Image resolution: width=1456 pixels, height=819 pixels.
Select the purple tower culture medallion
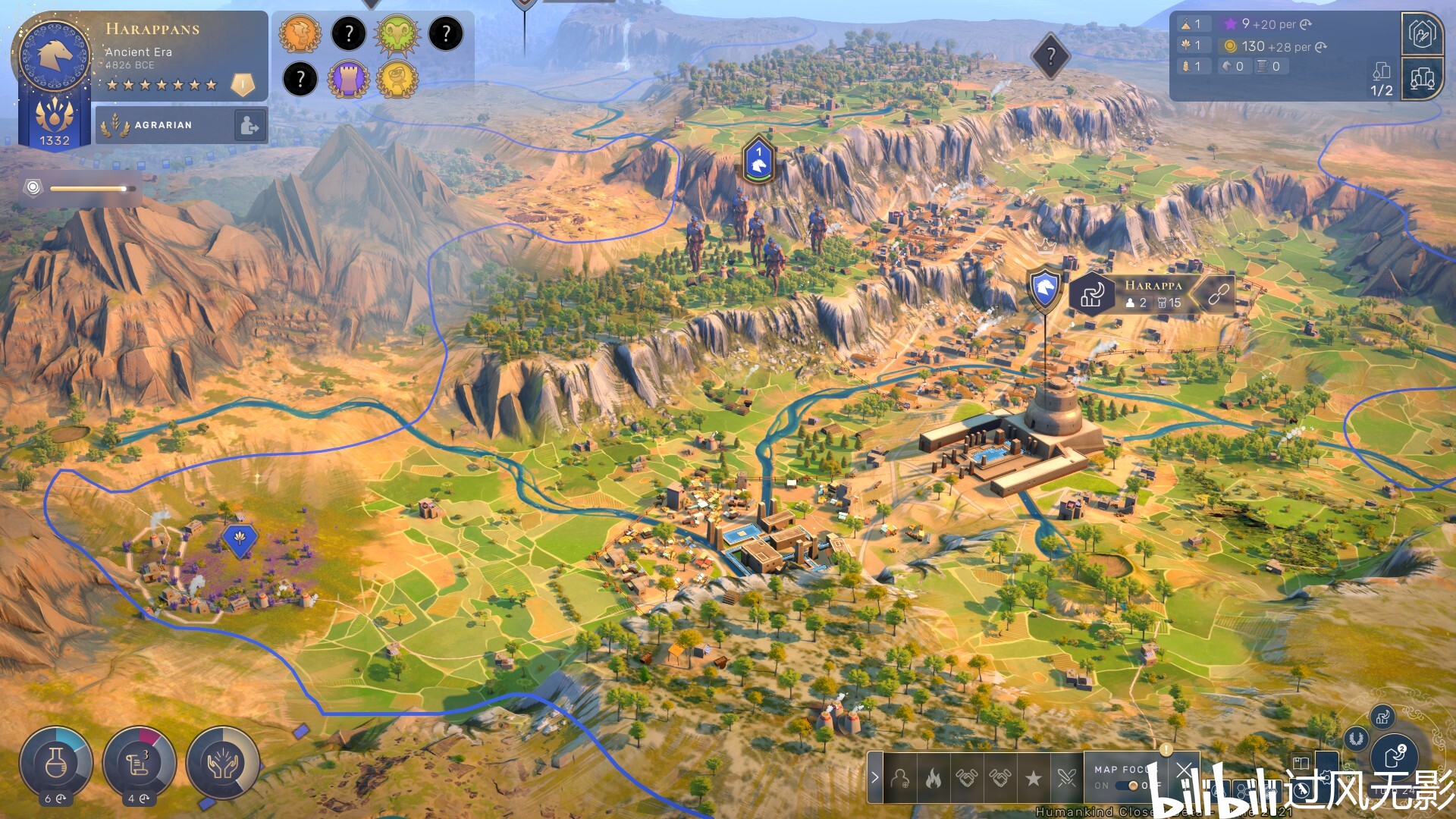(348, 79)
